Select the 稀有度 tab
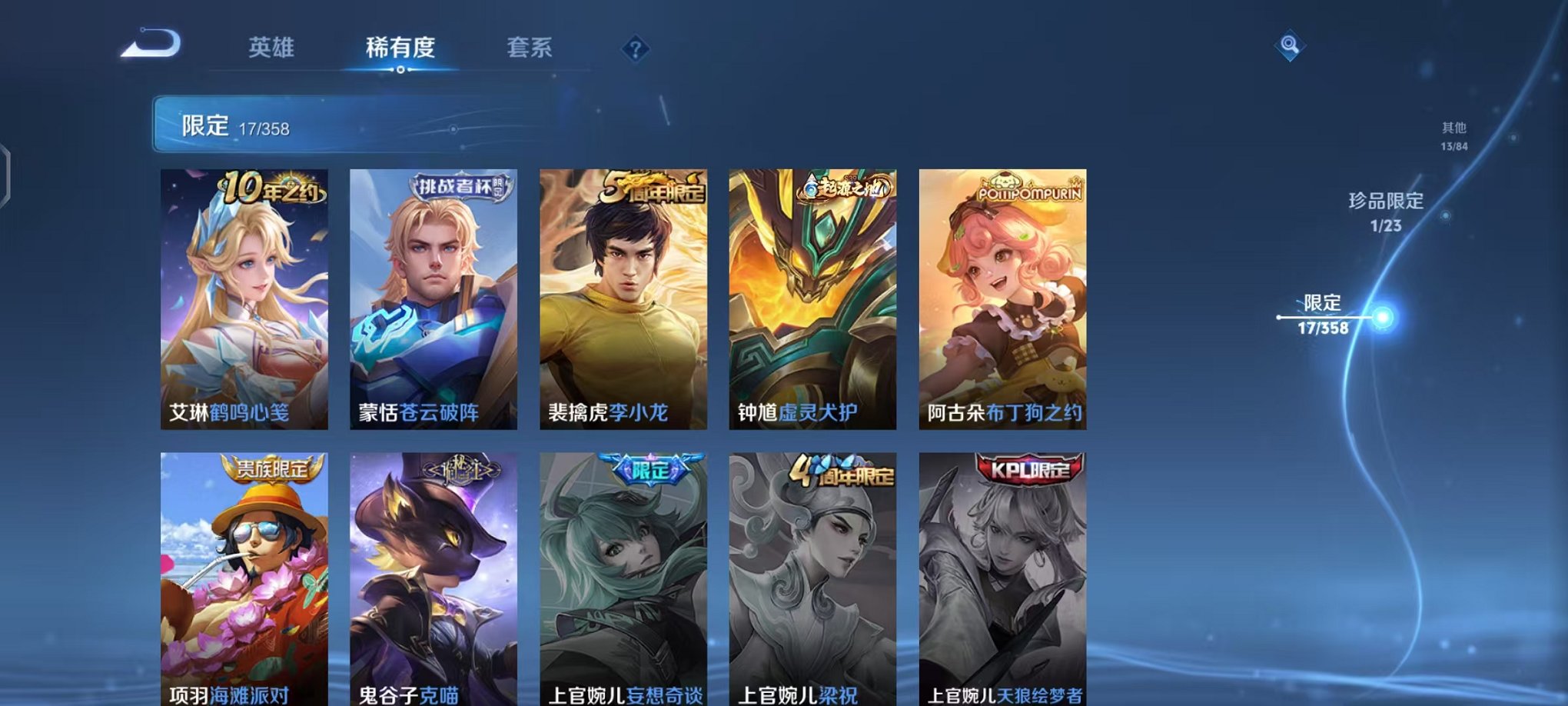 point(401,48)
